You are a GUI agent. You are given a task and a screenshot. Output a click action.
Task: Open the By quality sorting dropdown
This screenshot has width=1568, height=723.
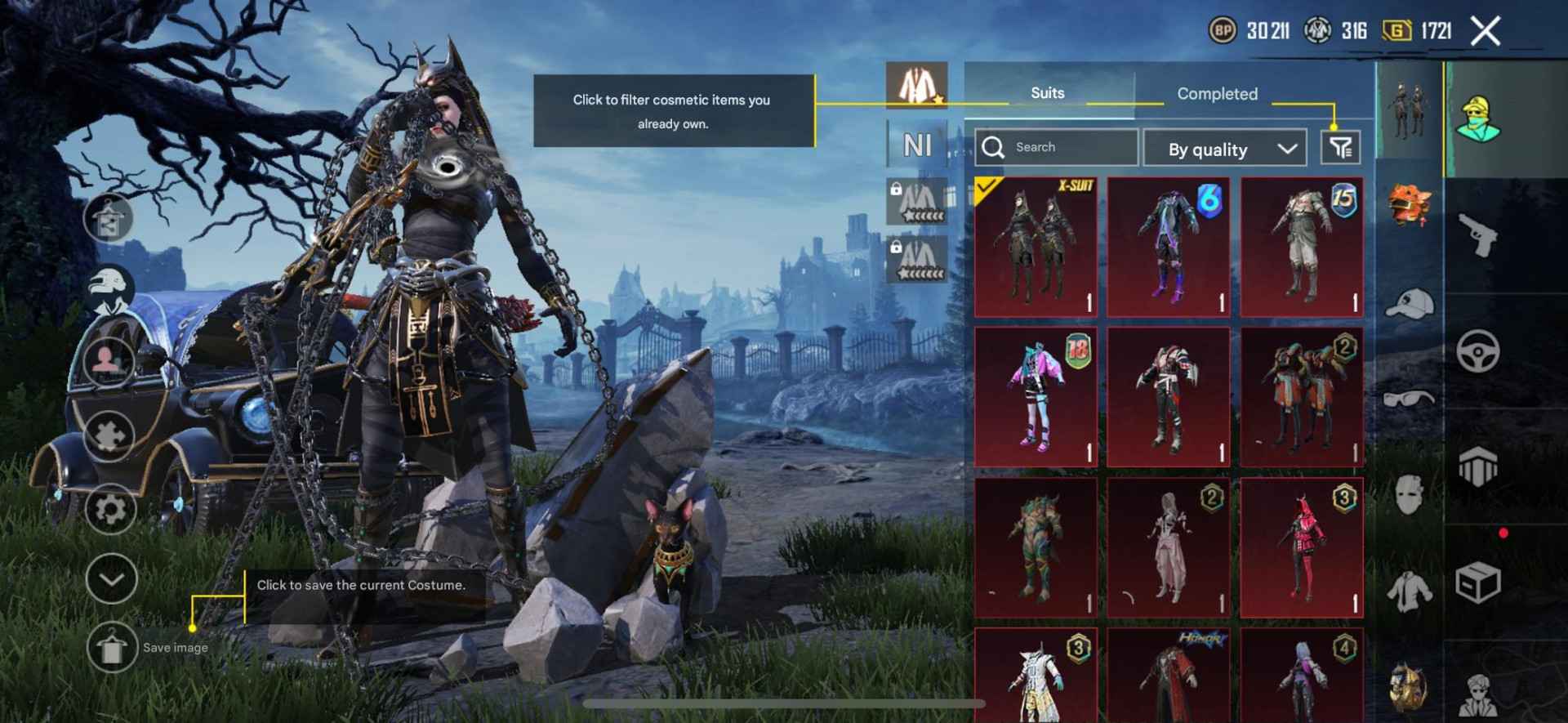(1225, 150)
